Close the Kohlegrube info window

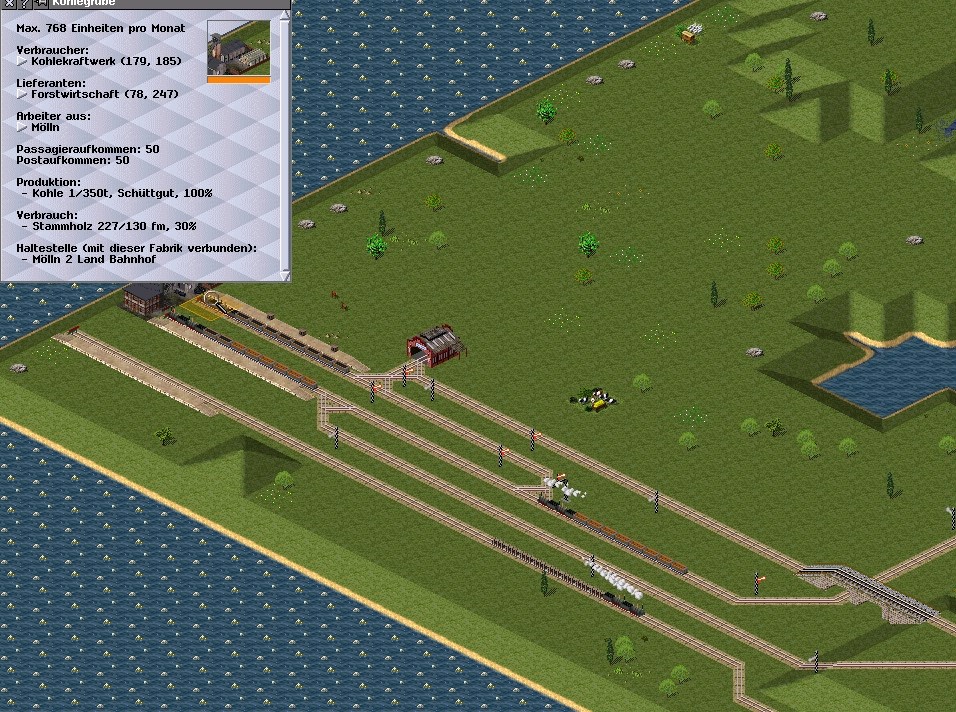pos(9,4)
